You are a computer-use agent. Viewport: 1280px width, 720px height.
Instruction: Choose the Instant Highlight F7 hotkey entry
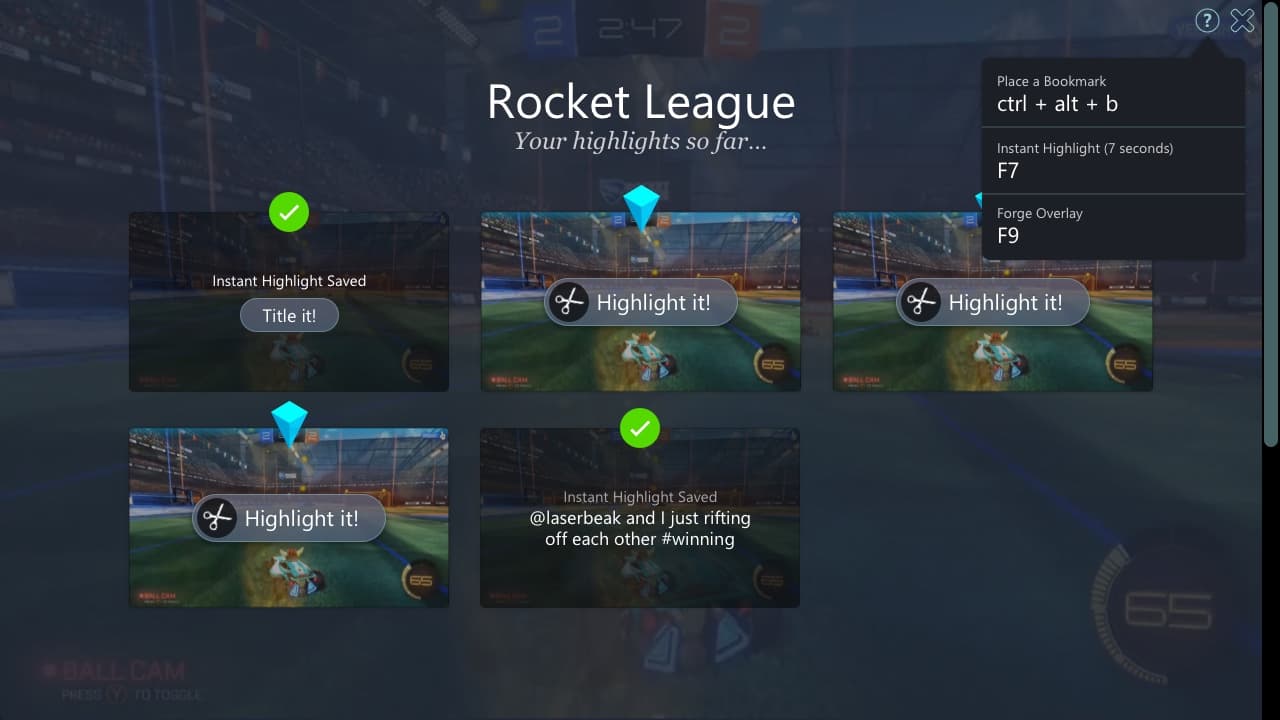pyautogui.click(x=1113, y=160)
